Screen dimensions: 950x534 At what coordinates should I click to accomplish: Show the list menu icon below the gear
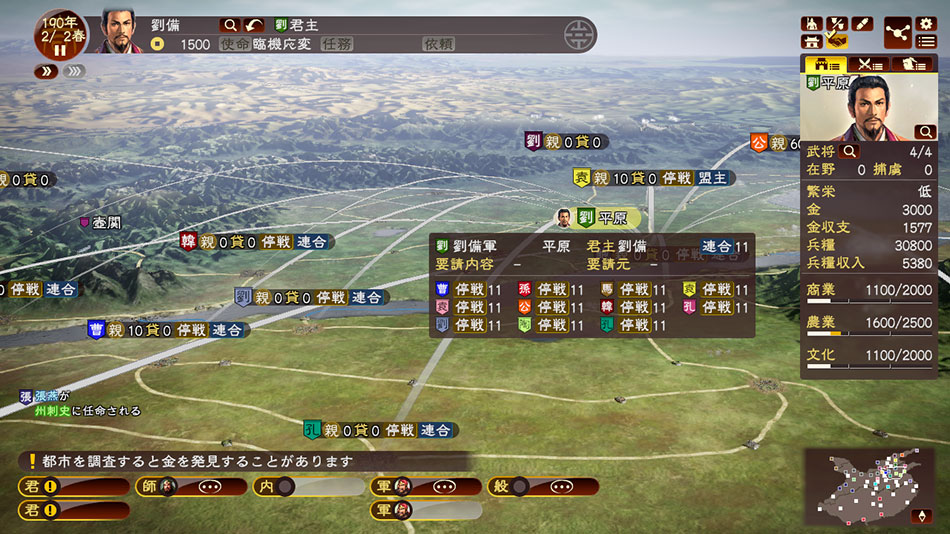(x=926, y=41)
